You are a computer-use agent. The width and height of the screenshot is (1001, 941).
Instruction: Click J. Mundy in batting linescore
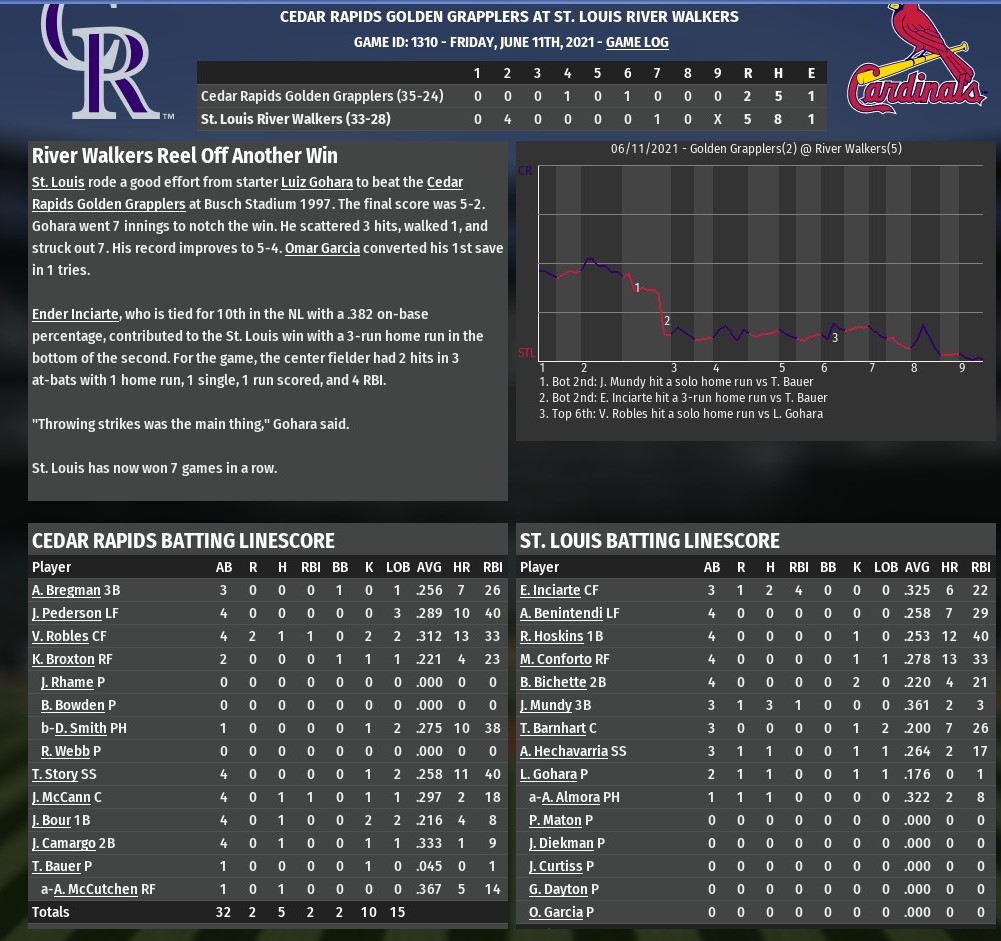(x=546, y=705)
